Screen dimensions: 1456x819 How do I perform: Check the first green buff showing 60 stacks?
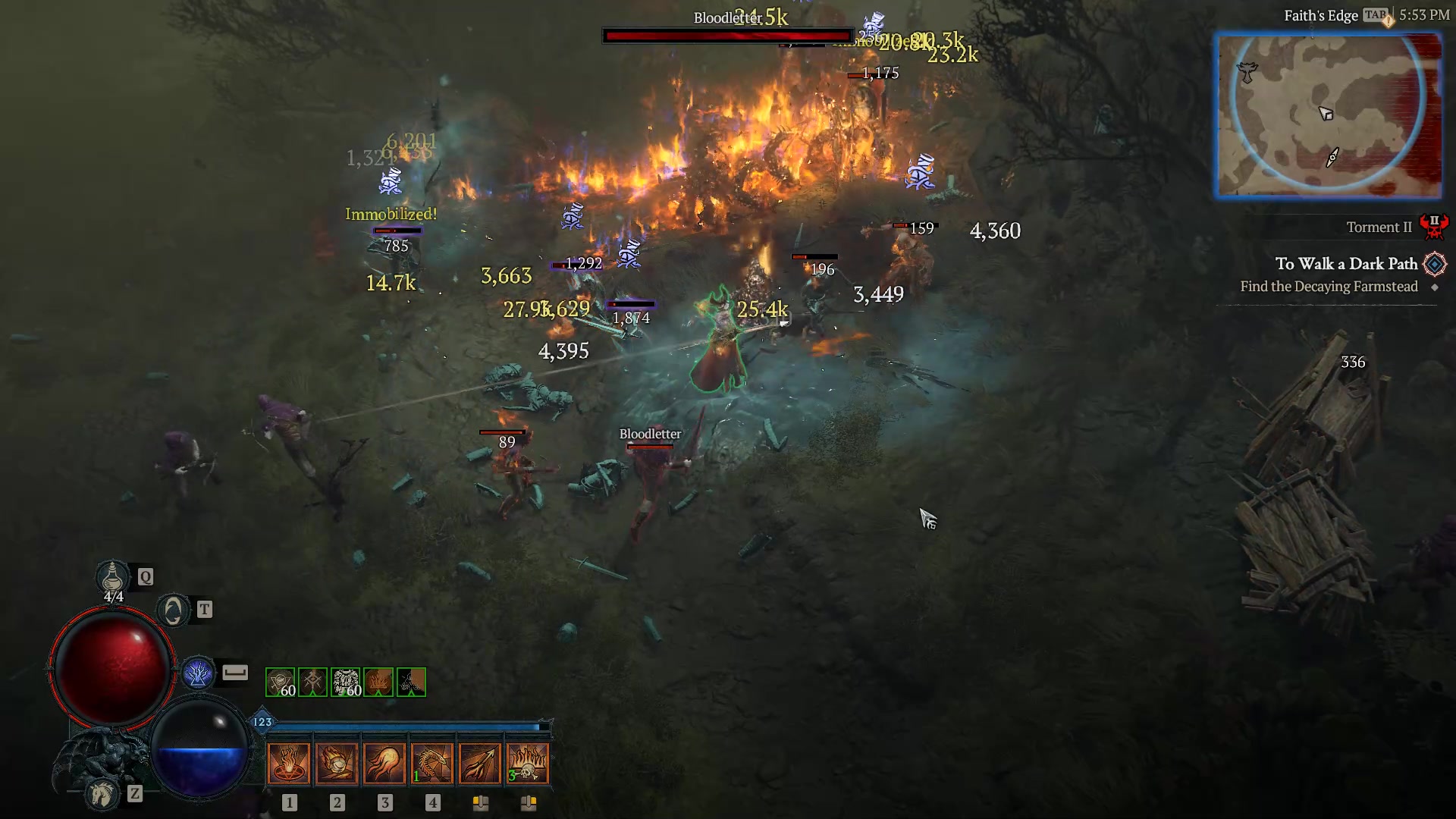click(x=281, y=682)
